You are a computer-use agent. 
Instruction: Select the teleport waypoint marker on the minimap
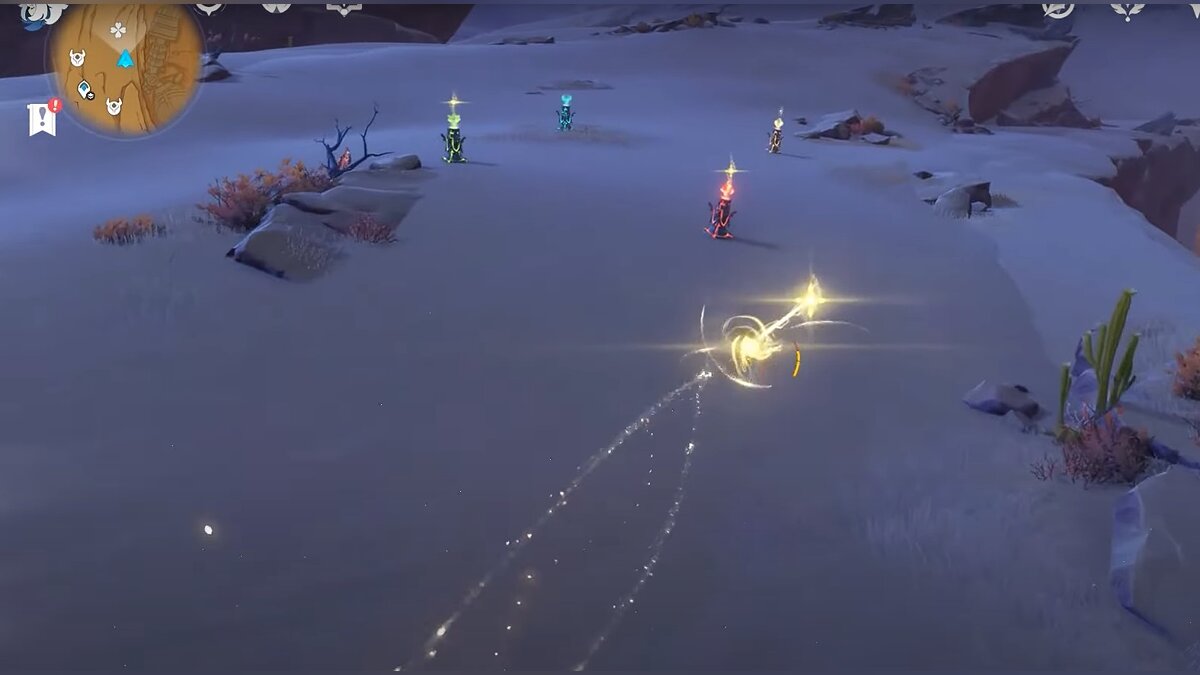pos(86,90)
